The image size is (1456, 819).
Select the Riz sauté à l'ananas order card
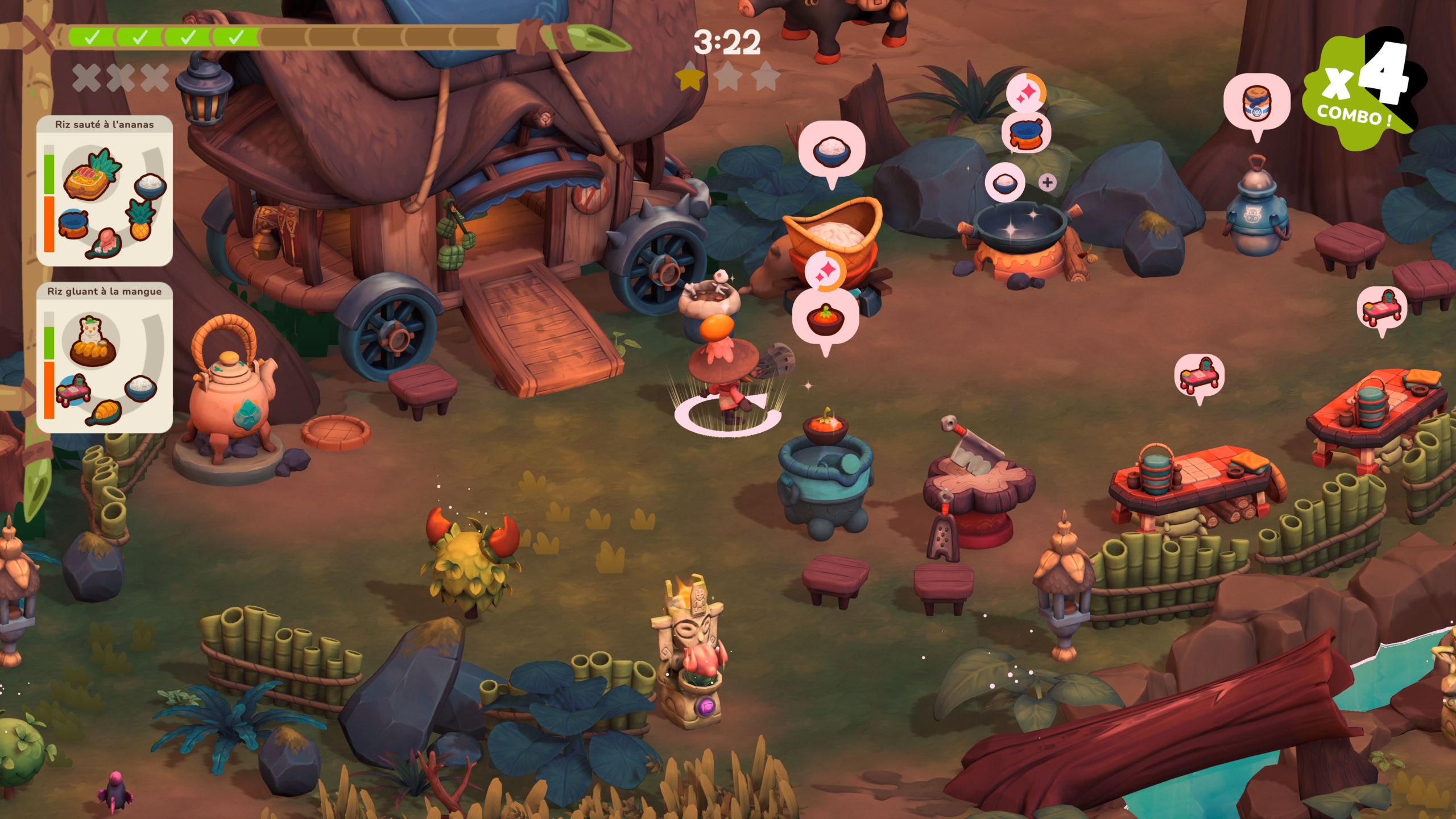click(105, 191)
